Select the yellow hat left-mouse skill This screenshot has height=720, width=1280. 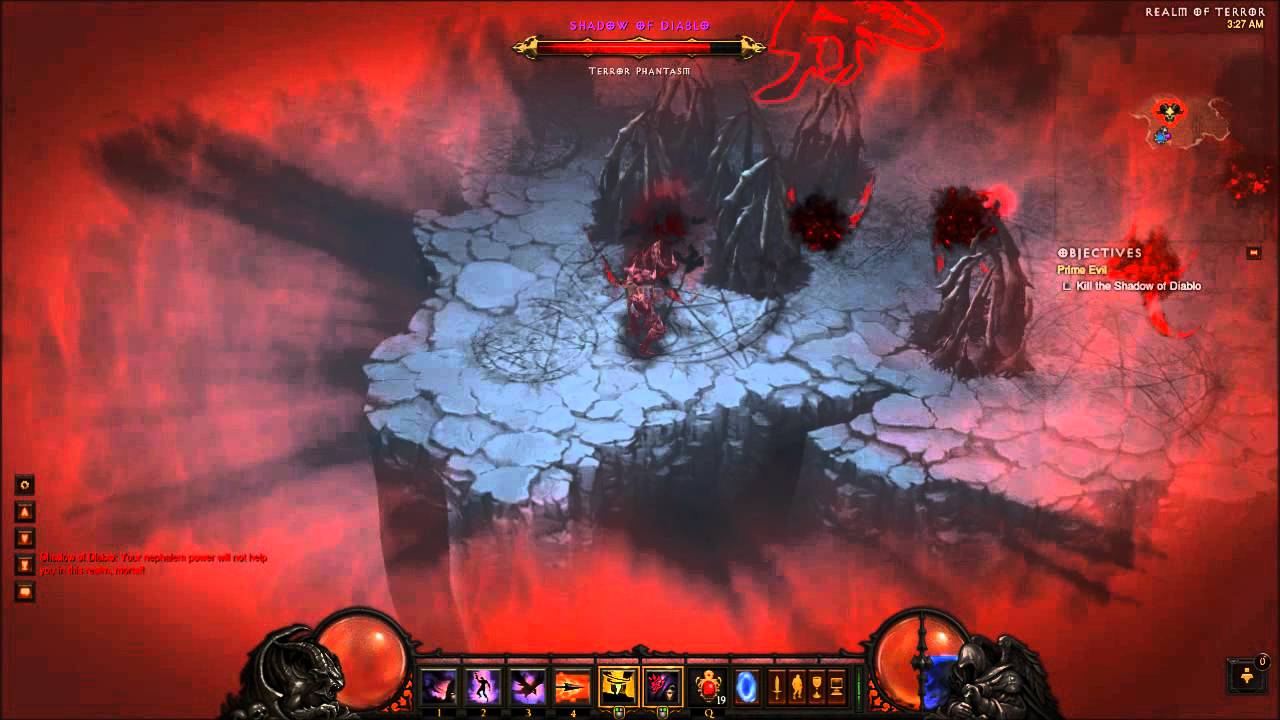pyautogui.click(x=618, y=687)
